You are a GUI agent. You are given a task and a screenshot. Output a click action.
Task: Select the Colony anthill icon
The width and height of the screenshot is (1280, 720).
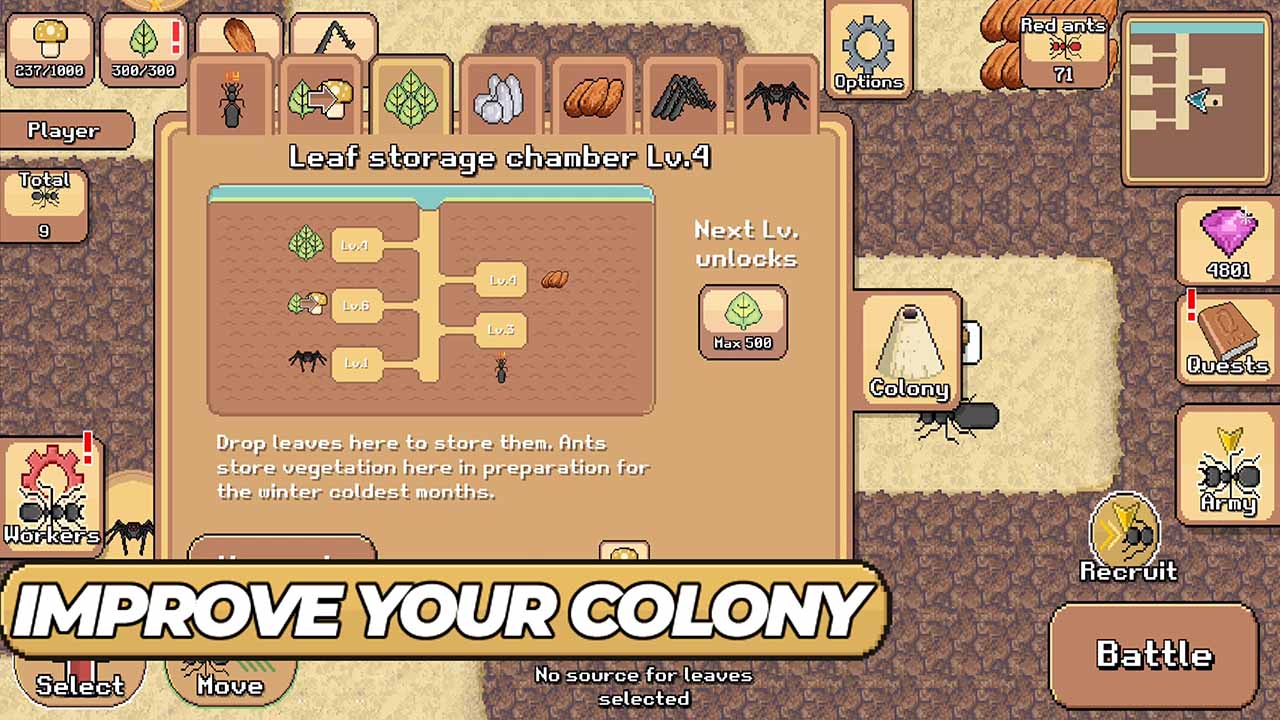908,350
